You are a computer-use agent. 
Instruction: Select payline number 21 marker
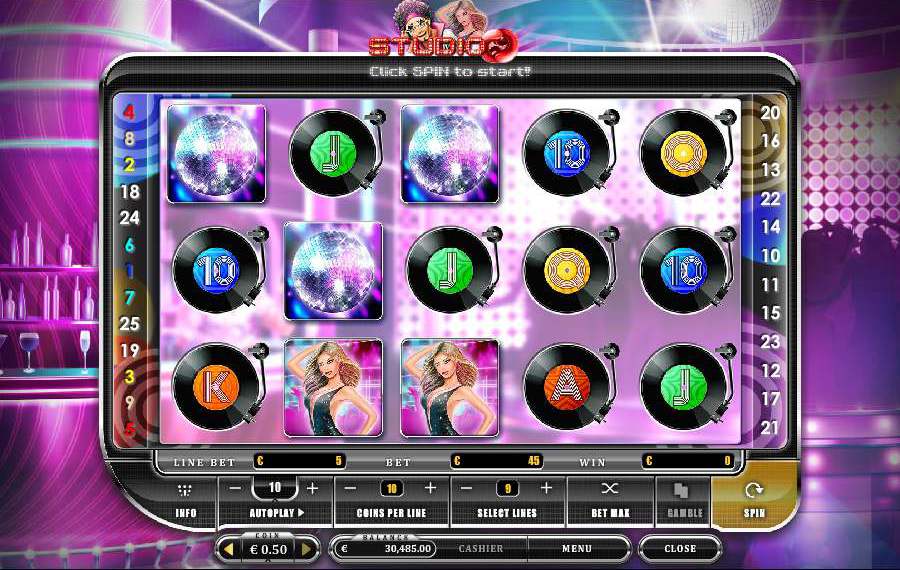click(x=770, y=428)
